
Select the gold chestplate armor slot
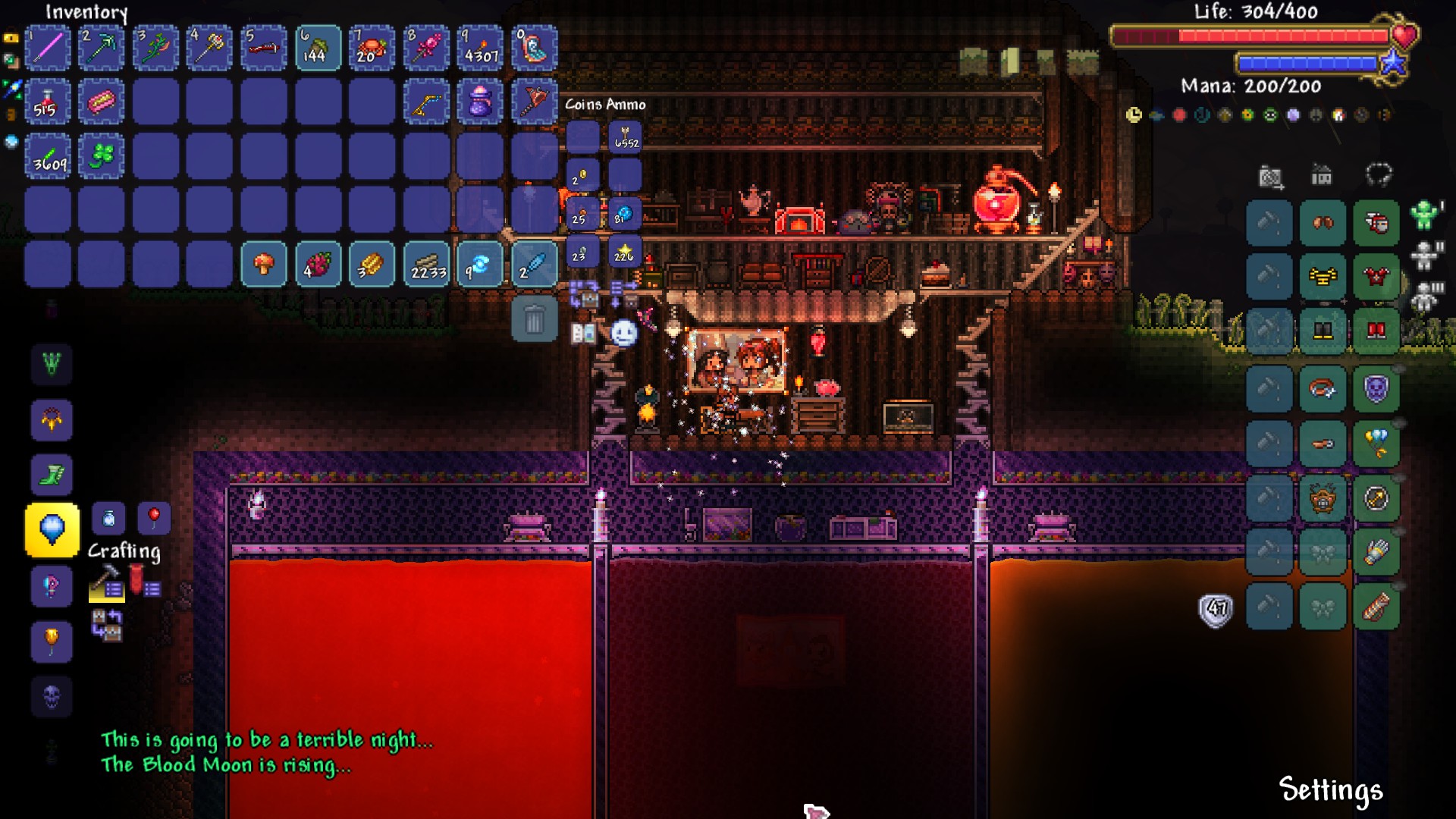tap(1323, 277)
